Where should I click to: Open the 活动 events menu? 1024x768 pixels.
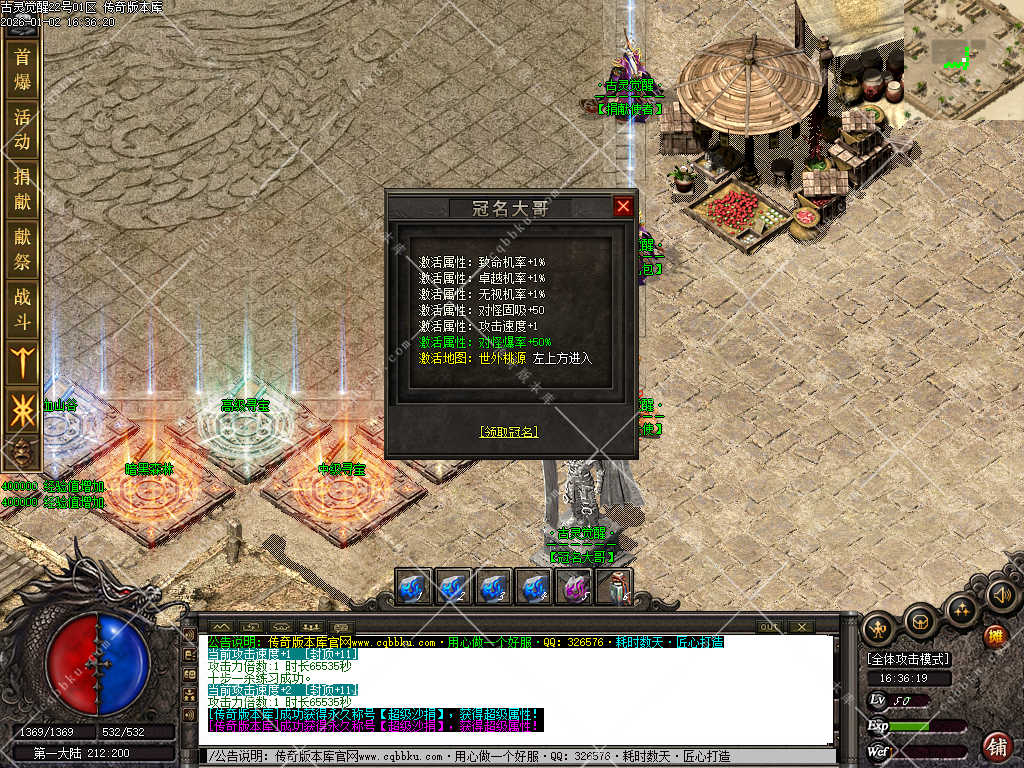[x=22, y=128]
